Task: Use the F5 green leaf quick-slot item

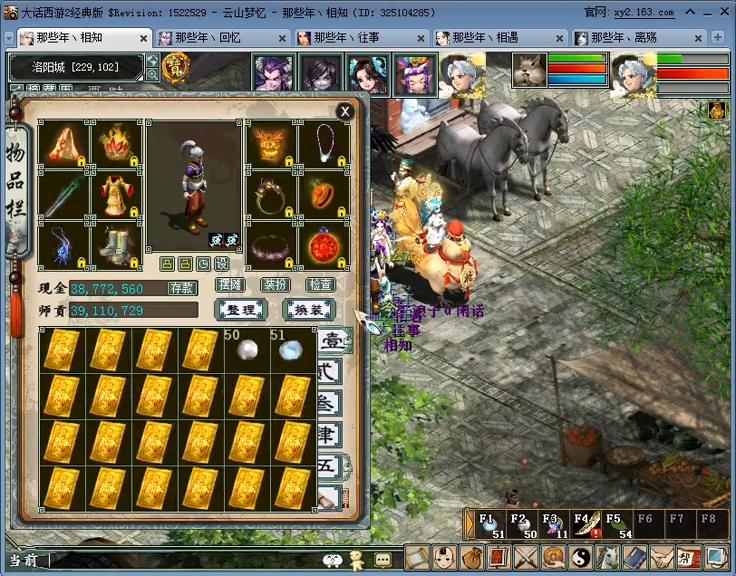Action: [x=616, y=525]
